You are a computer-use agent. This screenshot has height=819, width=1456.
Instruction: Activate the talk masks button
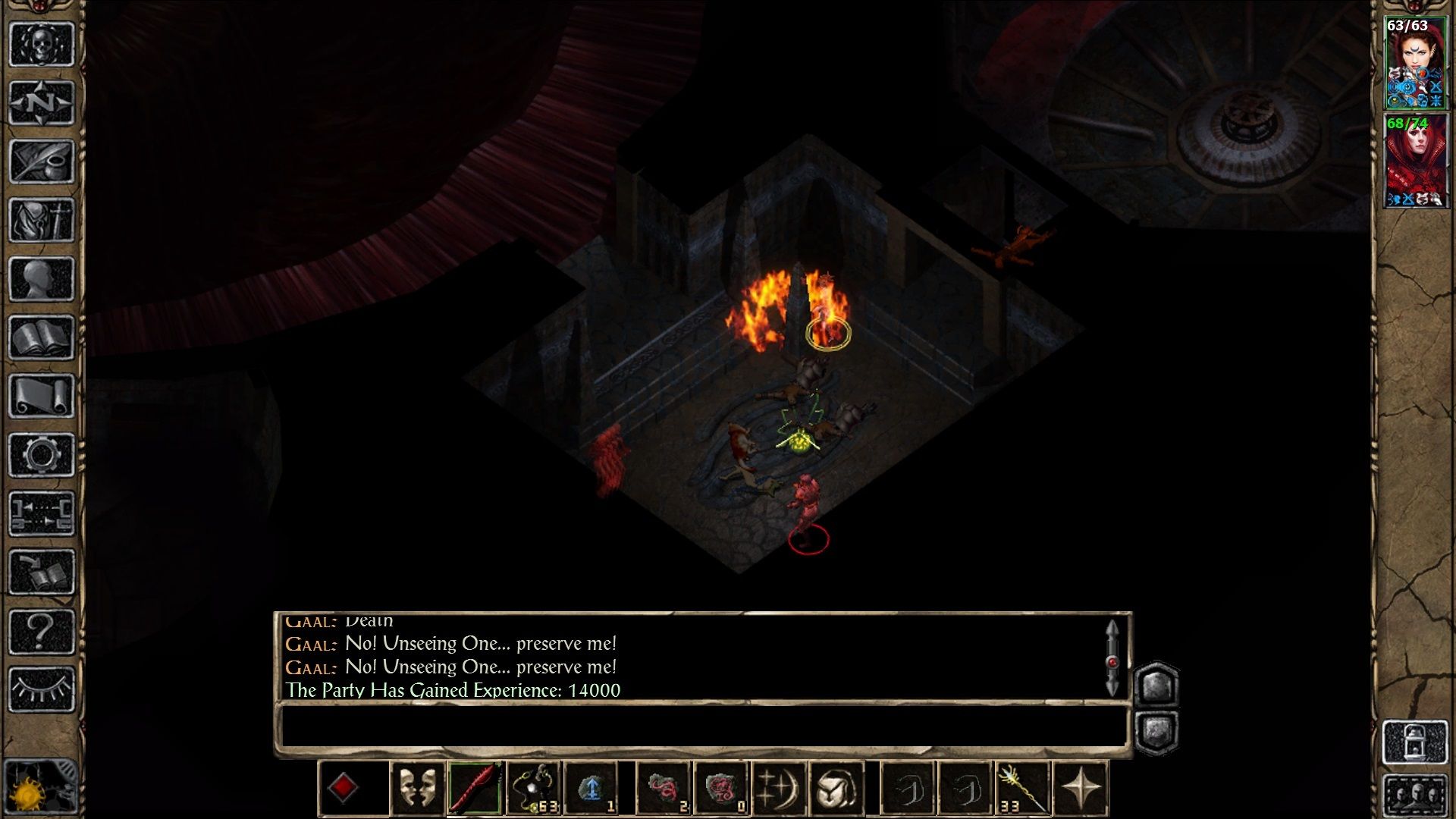[x=417, y=789]
